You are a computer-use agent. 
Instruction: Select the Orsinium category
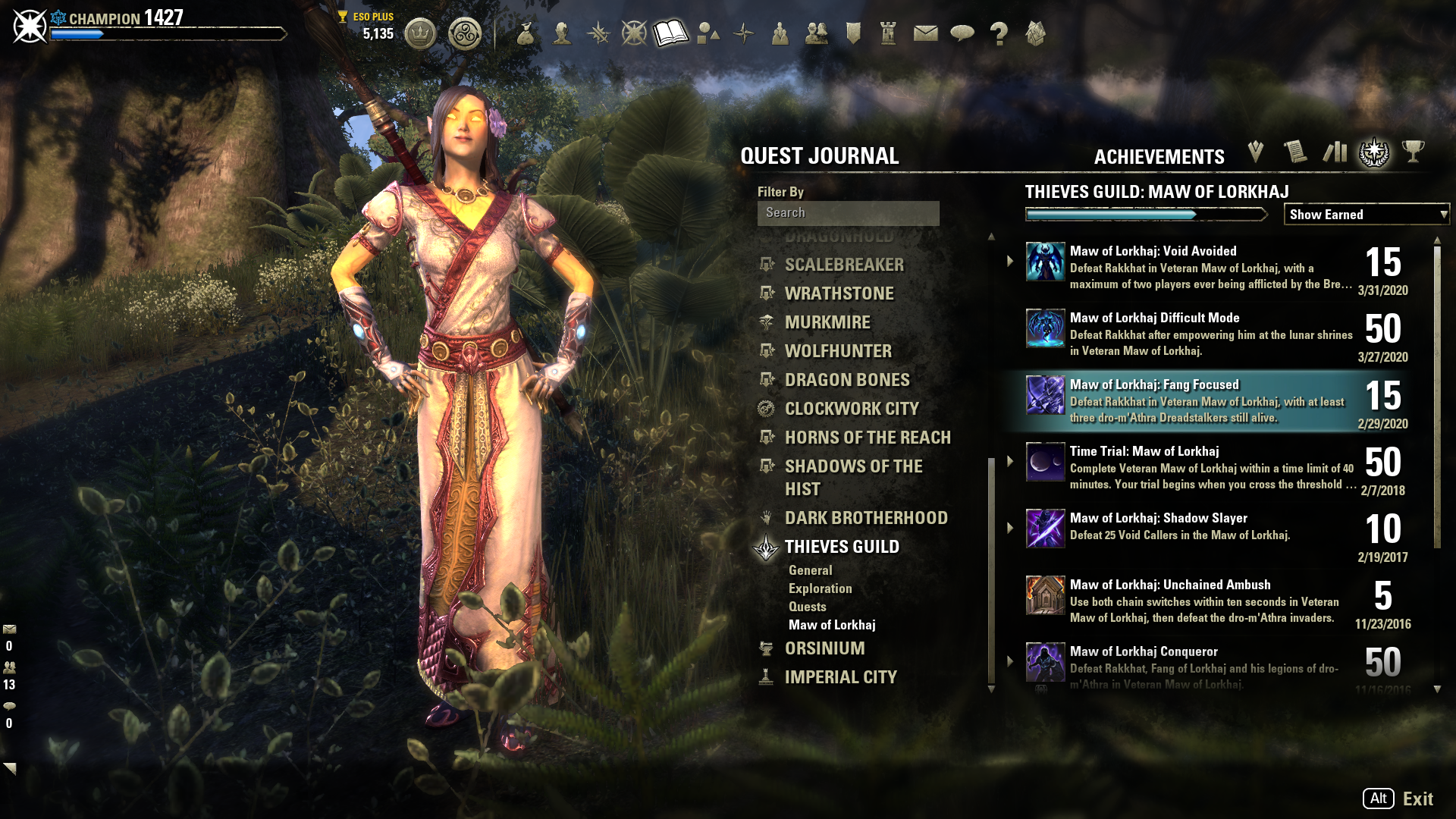pos(824,648)
